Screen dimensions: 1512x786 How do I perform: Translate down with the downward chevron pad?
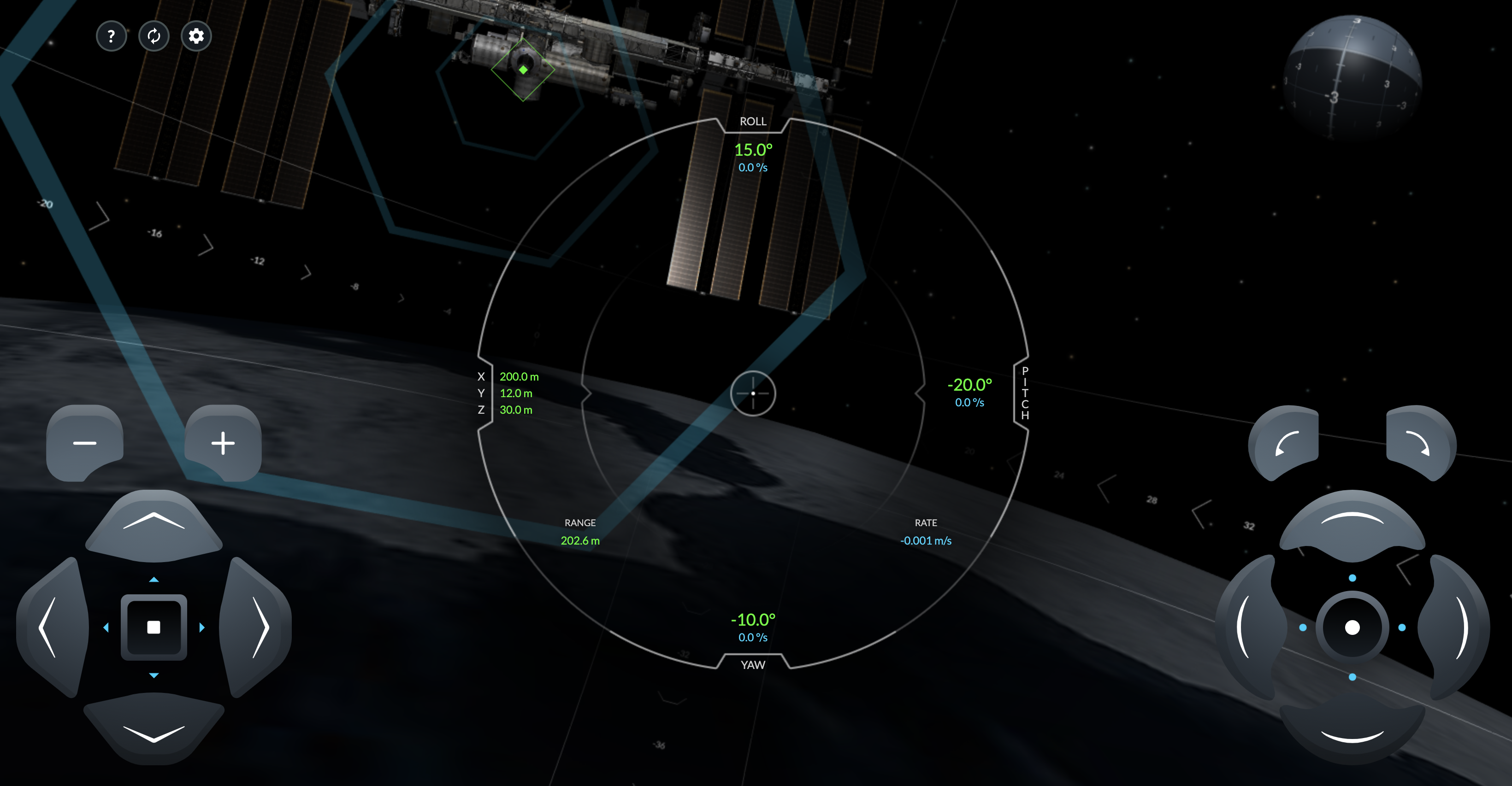point(154,730)
